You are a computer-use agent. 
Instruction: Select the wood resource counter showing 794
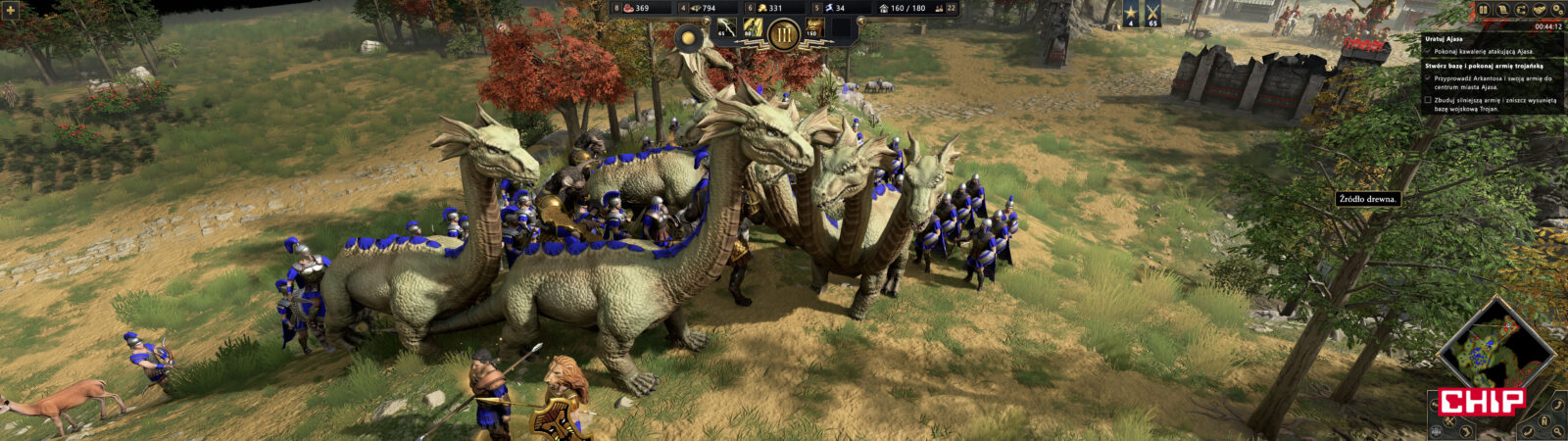click(702, 8)
